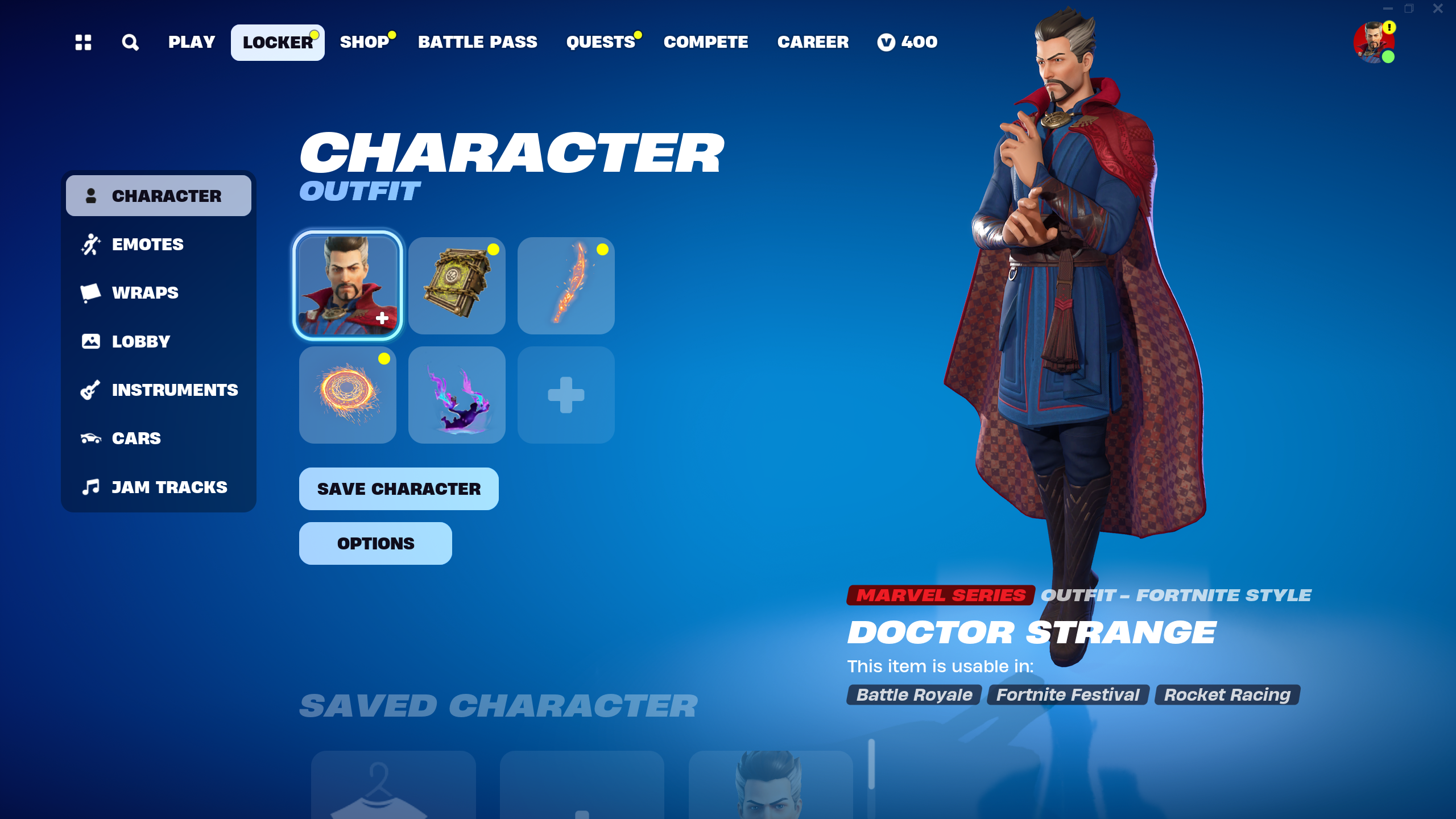The width and height of the screenshot is (1456, 819).
Task: Select the pickaxe slot
Action: coord(566,286)
